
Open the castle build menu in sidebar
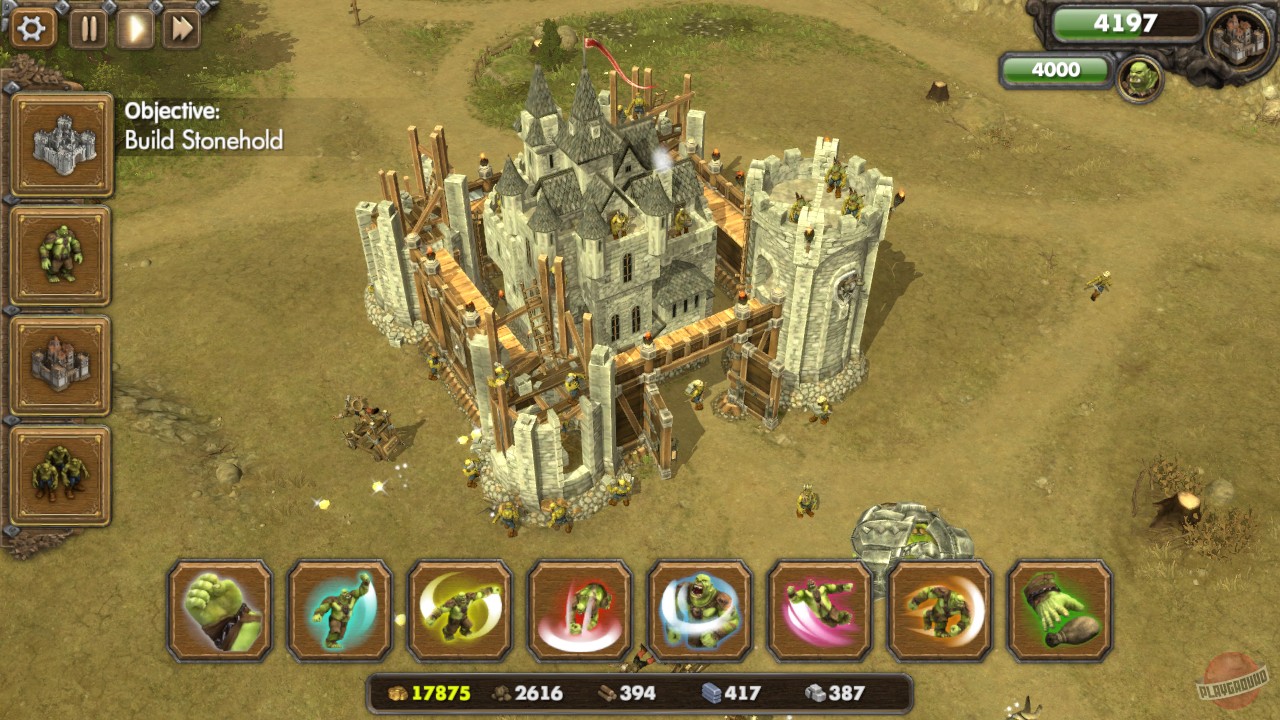coord(63,140)
